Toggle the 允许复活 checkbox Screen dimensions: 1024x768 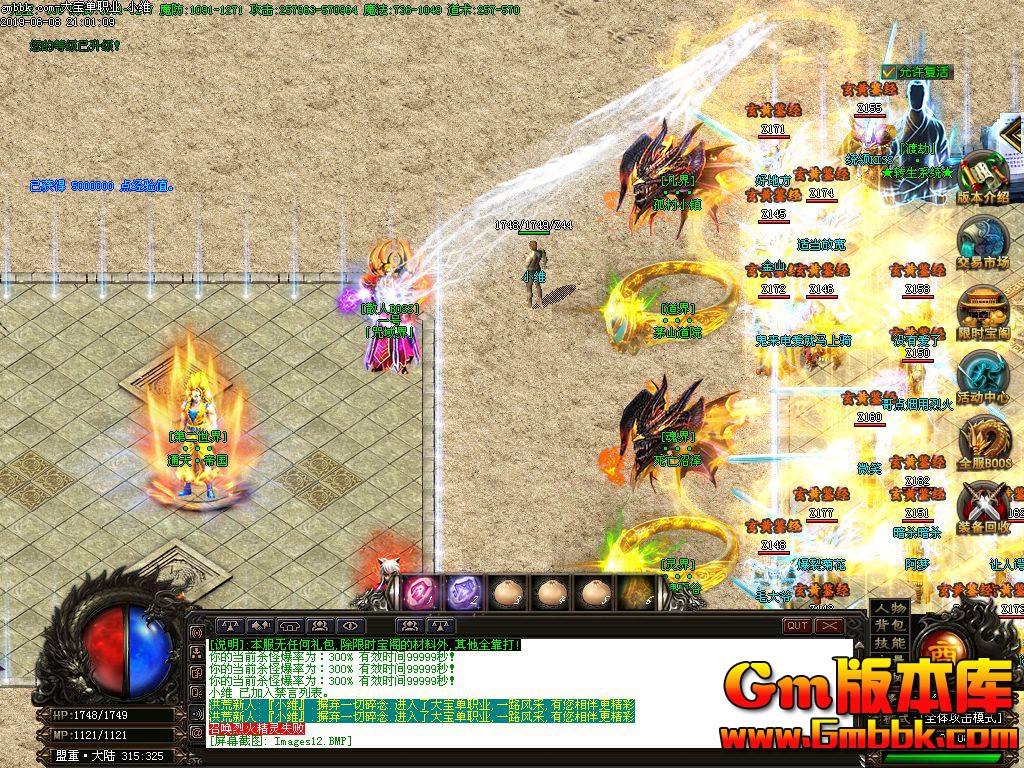(x=889, y=72)
